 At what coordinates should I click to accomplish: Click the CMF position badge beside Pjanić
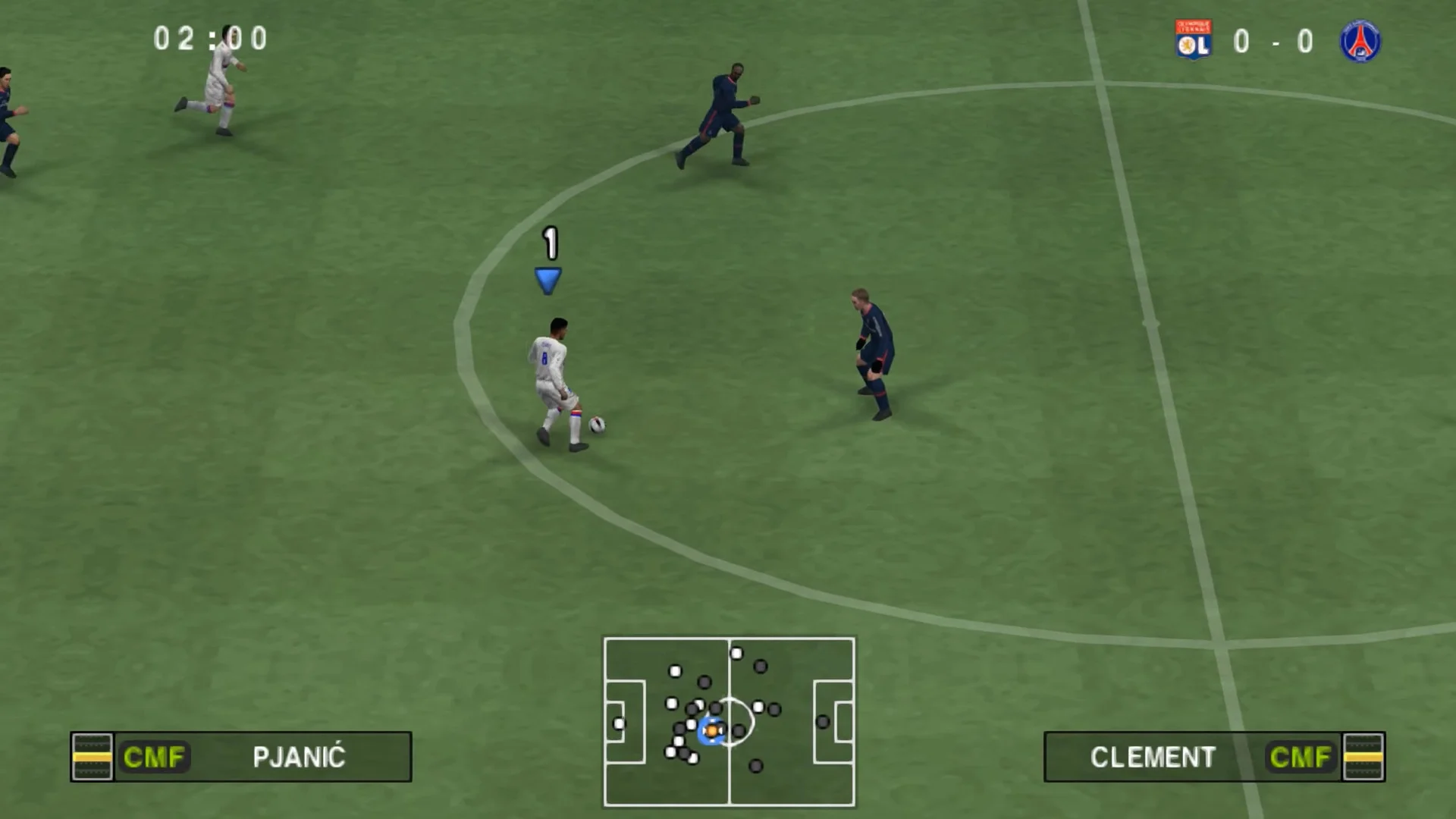coord(155,757)
